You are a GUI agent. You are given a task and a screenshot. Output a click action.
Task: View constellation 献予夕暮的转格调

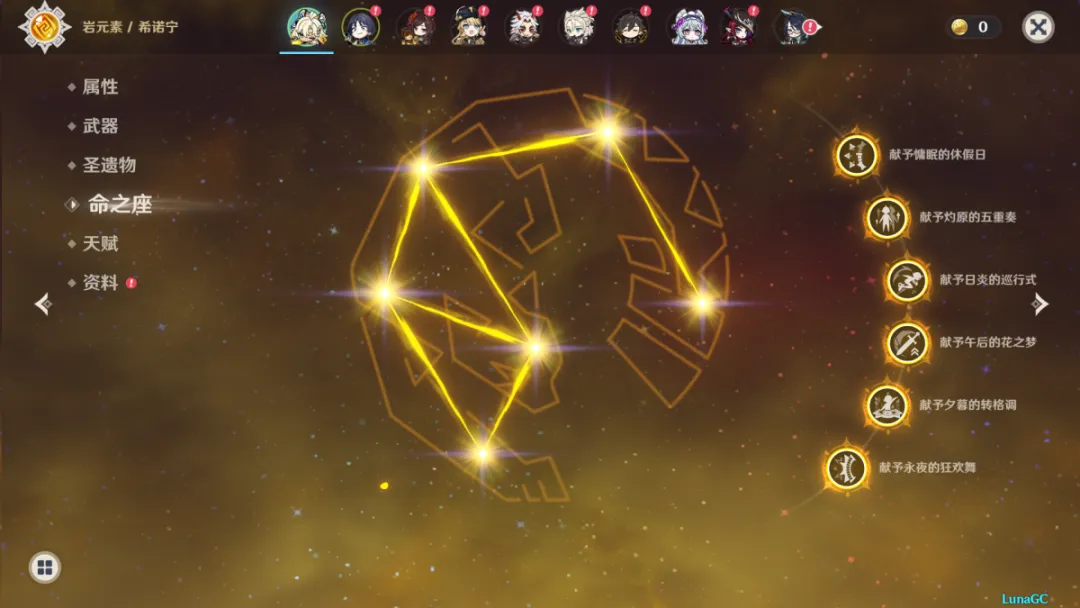(887, 405)
